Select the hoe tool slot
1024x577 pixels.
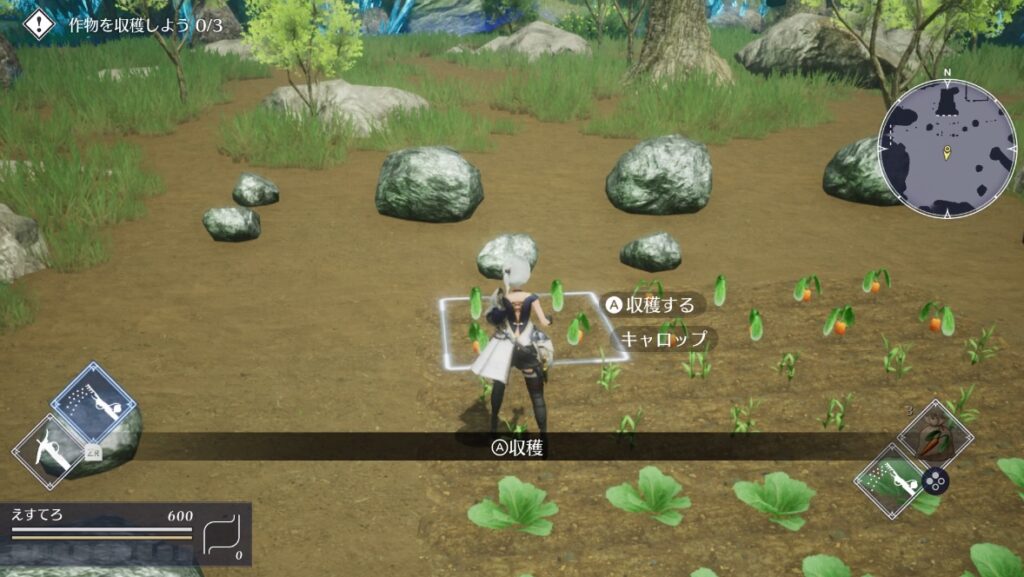pyautogui.click(x=51, y=452)
